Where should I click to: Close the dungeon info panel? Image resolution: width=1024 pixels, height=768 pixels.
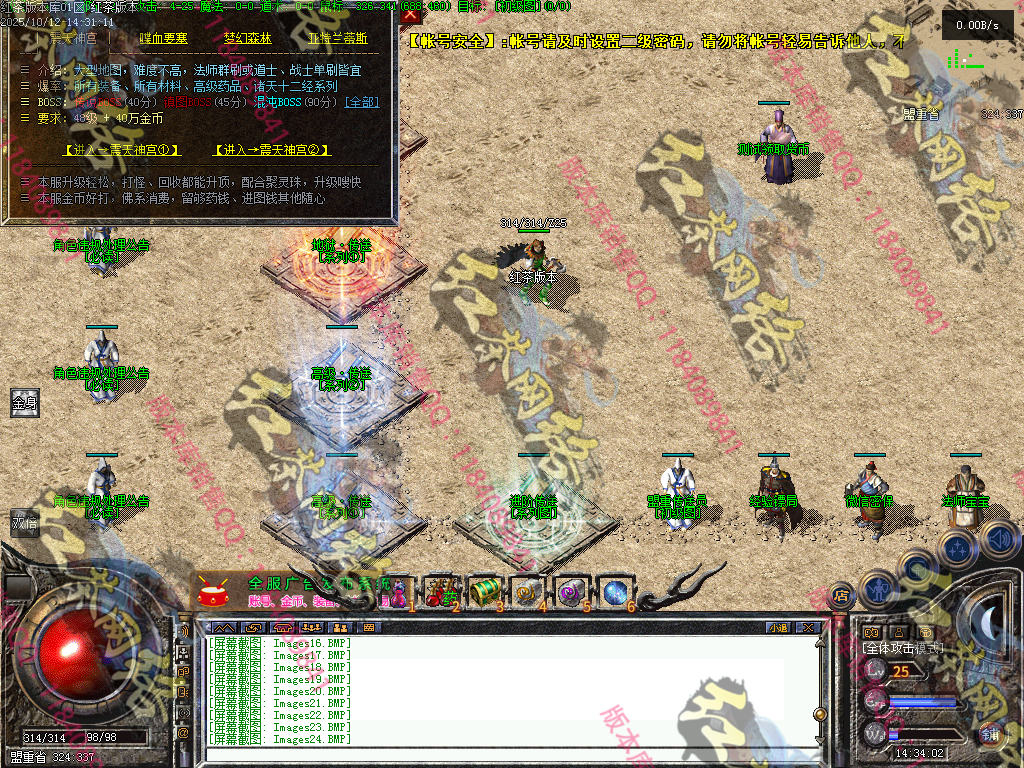411,15
